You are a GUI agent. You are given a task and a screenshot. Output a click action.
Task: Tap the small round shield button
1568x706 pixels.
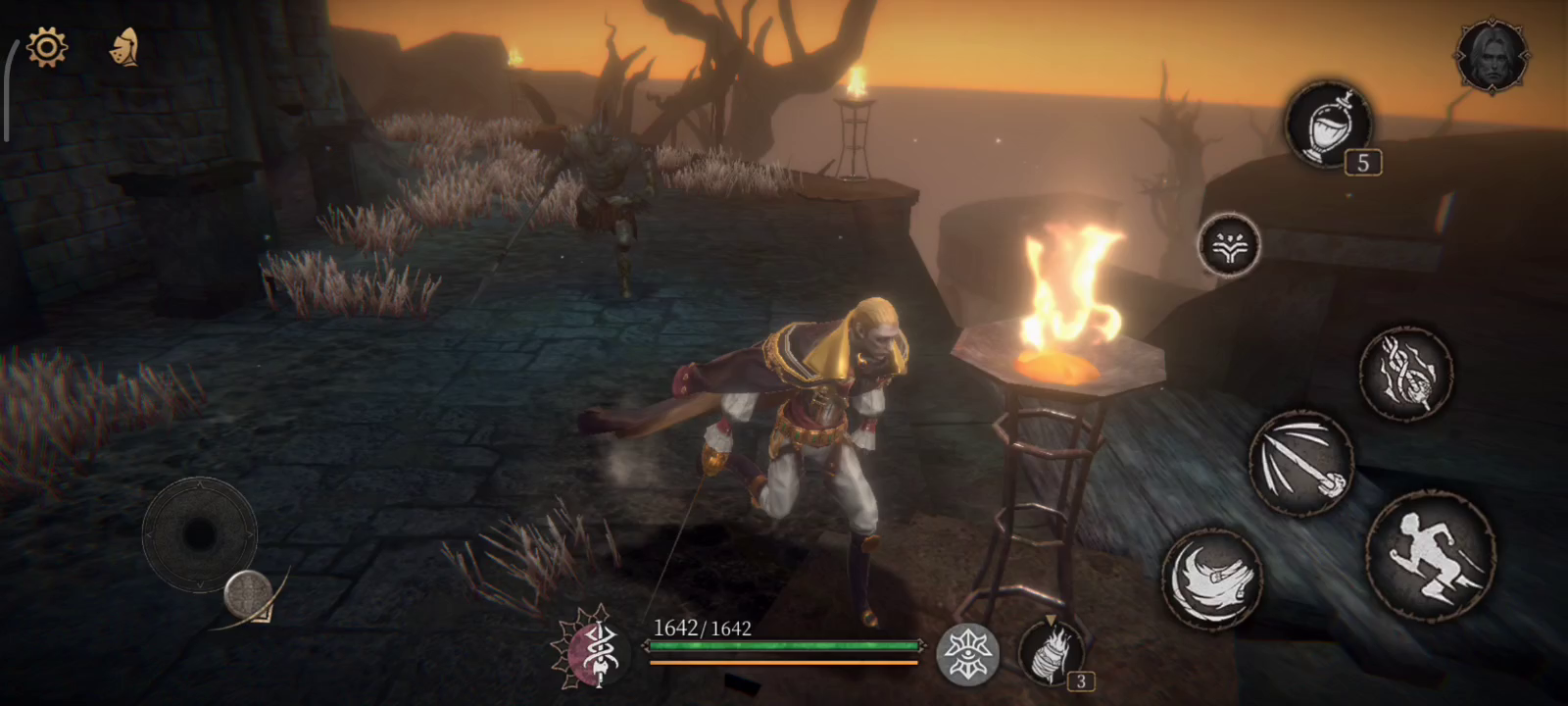coord(247,593)
